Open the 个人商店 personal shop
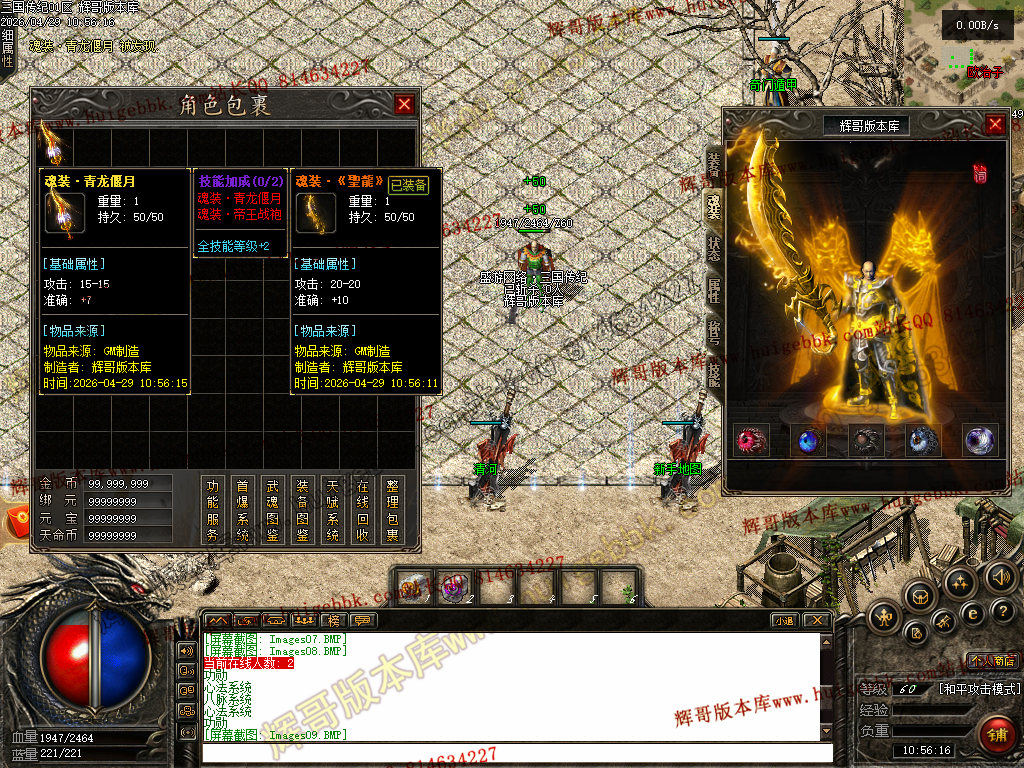The image size is (1024, 768). pos(992,661)
